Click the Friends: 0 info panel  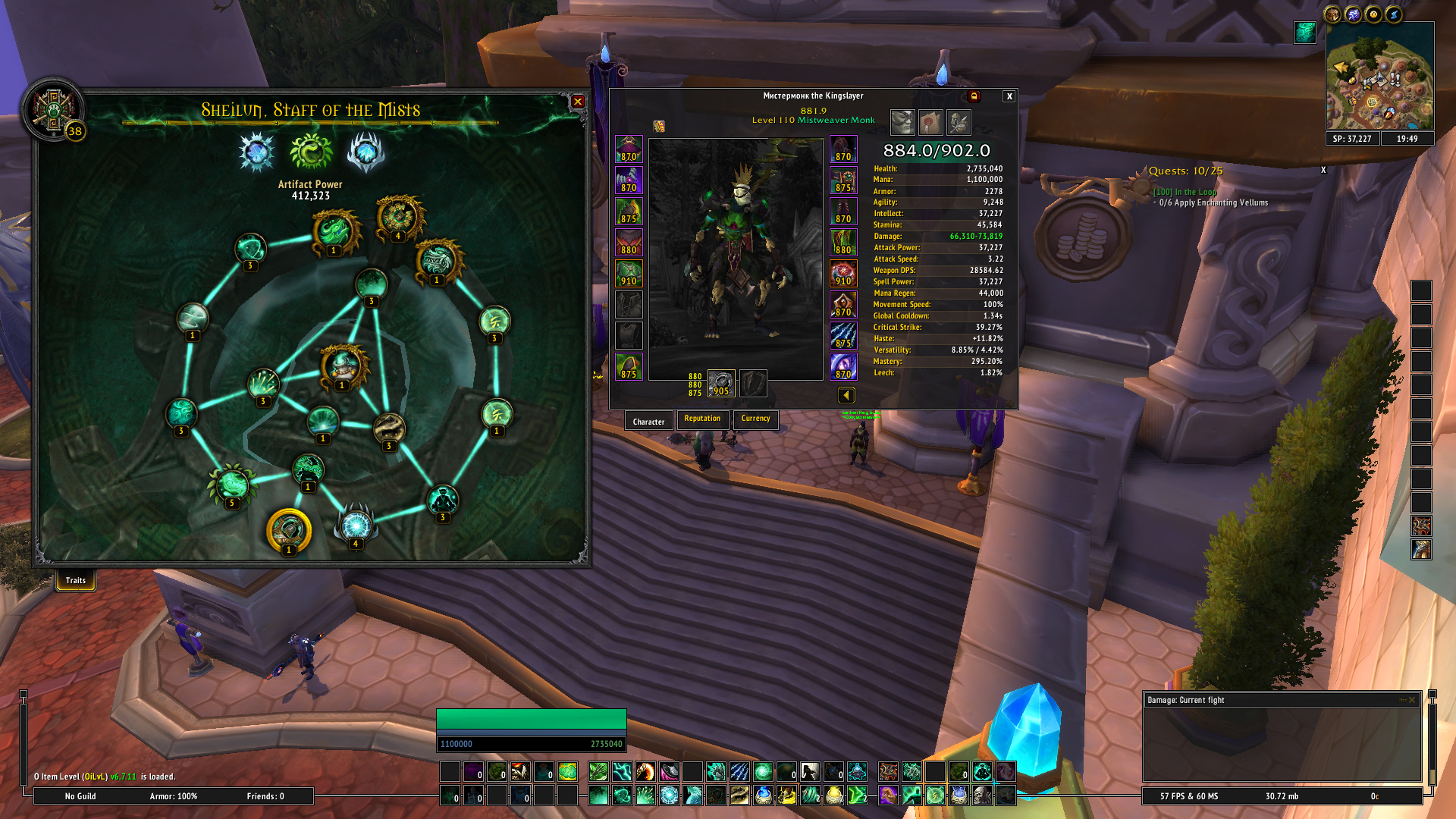(x=265, y=796)
